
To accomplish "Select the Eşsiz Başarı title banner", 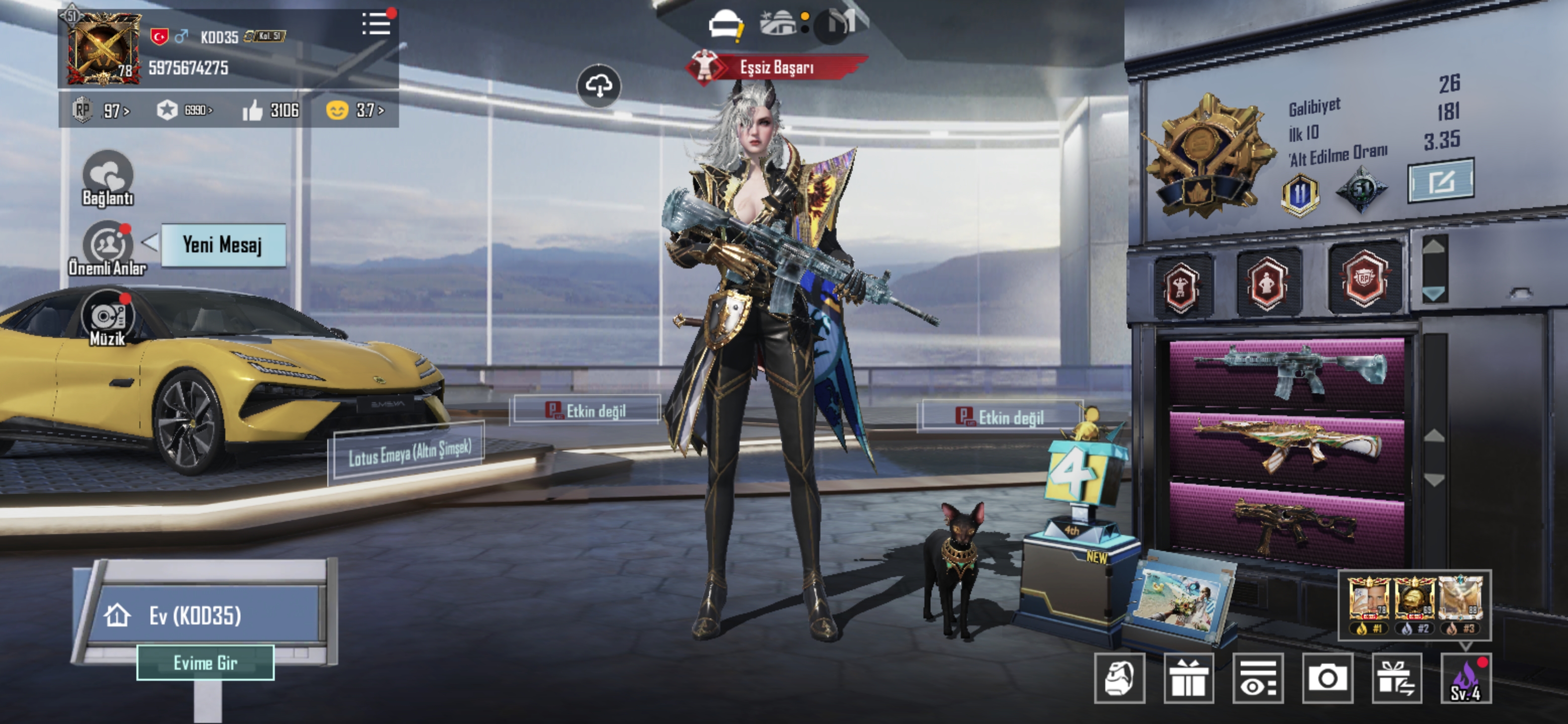I will (776, 67).
